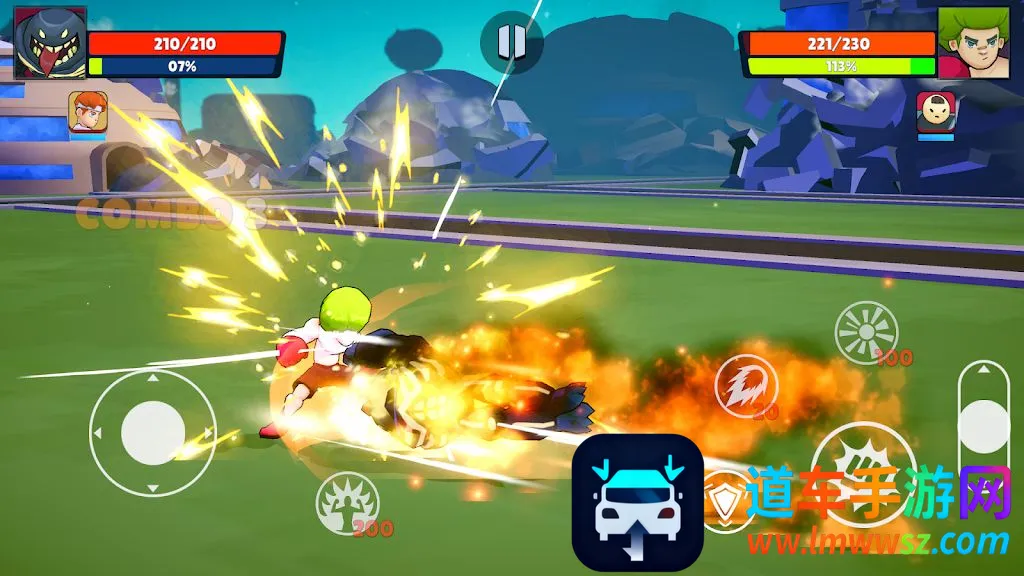1024x576 pixels.
Task: Trigger the flame dash skill costing 20
Action: point(745,386)
